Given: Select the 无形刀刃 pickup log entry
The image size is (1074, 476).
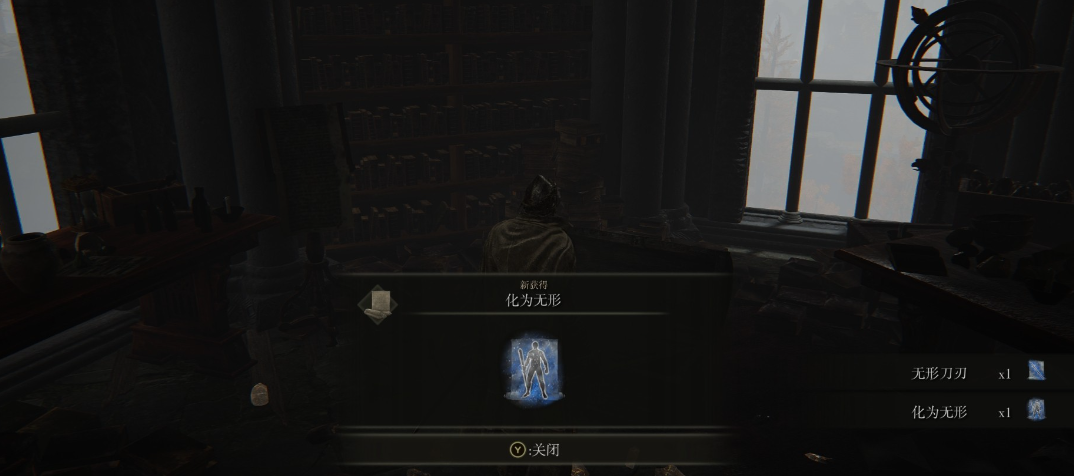Looking at the screenshot, I should point(939,374).
